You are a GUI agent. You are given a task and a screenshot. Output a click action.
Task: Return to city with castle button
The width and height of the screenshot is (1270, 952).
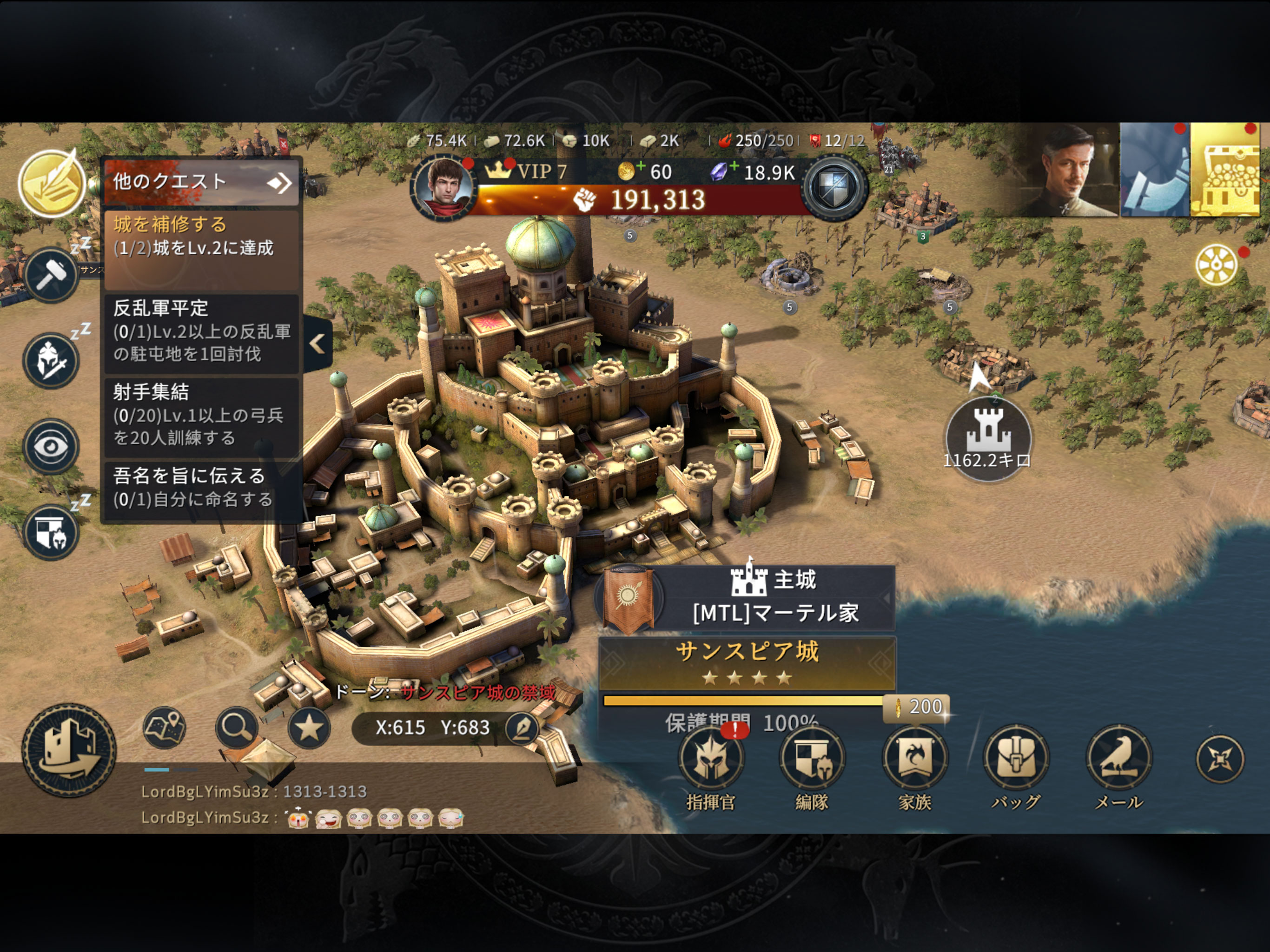coord(69,750)
